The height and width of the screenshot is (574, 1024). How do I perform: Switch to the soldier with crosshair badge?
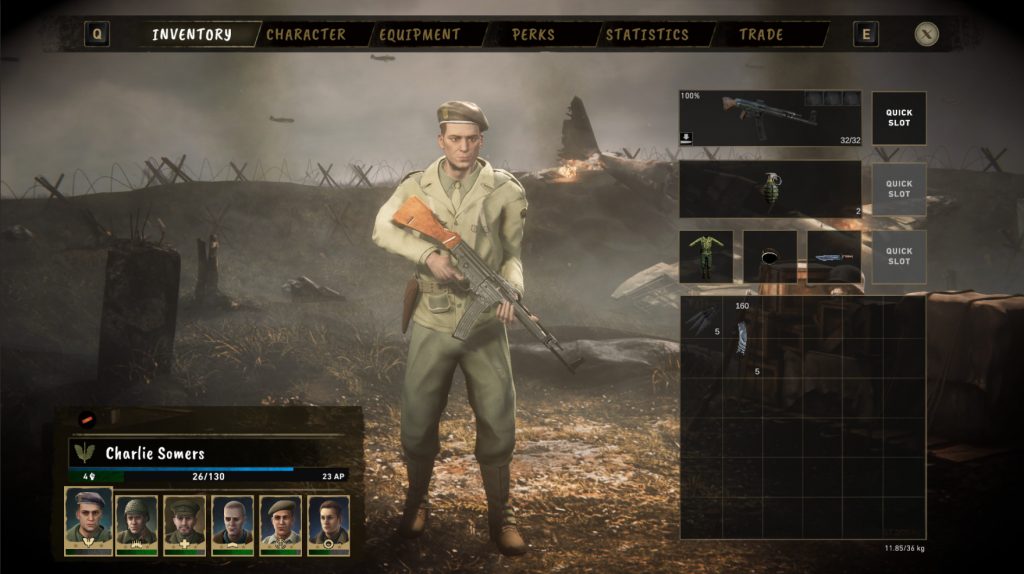click(x=280, y=523)
